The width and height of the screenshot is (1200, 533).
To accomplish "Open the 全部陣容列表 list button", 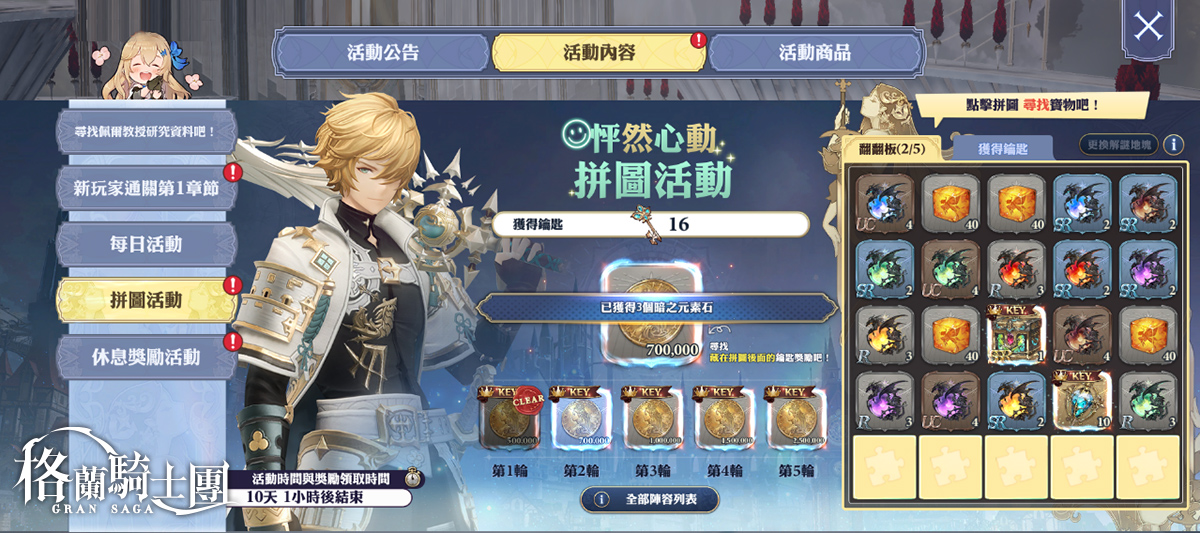I will [650, 499].
